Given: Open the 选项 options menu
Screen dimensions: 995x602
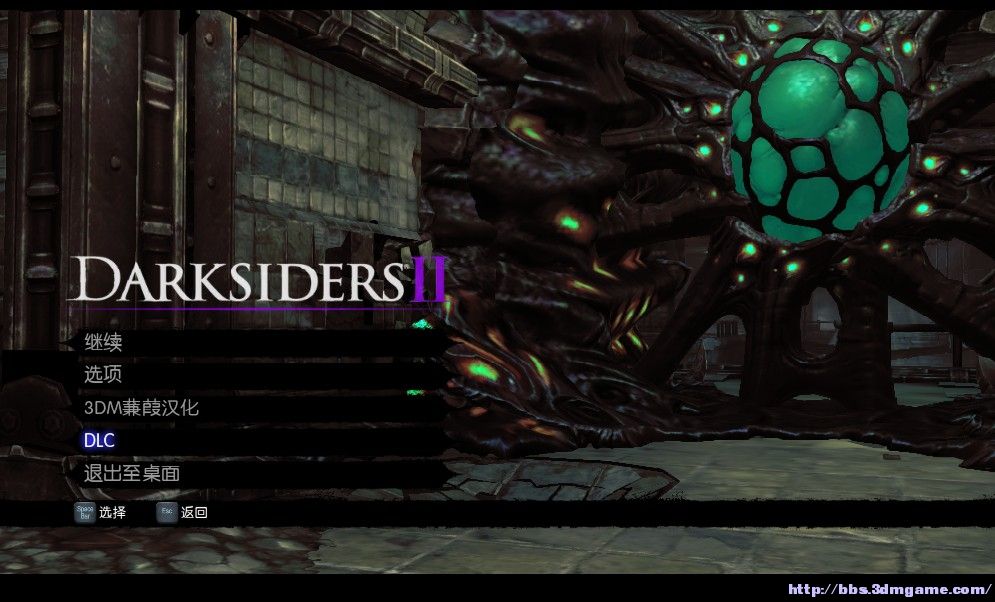Looking at the screenshot, I should click(x=103, y=375).
